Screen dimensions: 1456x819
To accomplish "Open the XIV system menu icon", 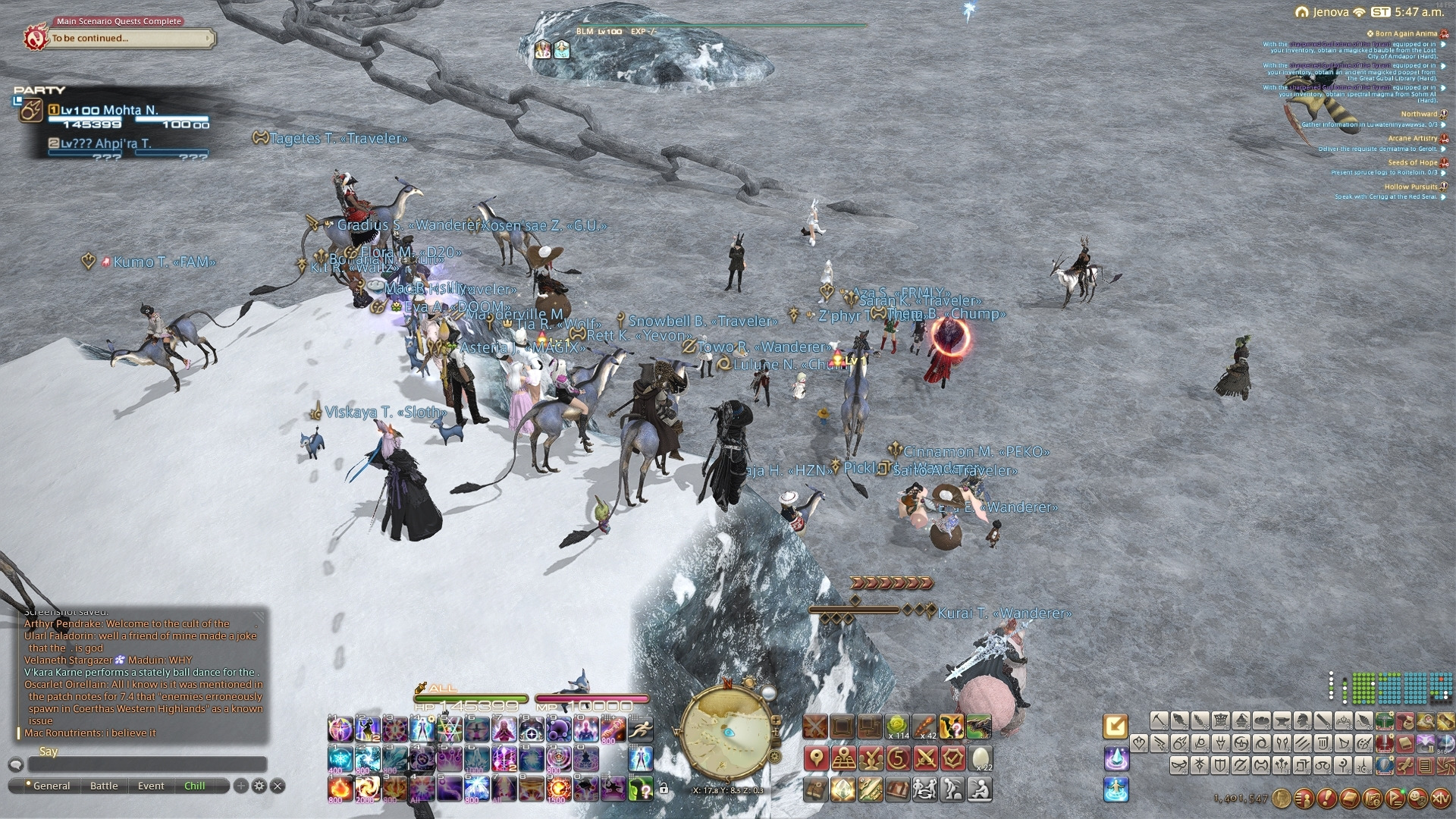I will 1439,798.
